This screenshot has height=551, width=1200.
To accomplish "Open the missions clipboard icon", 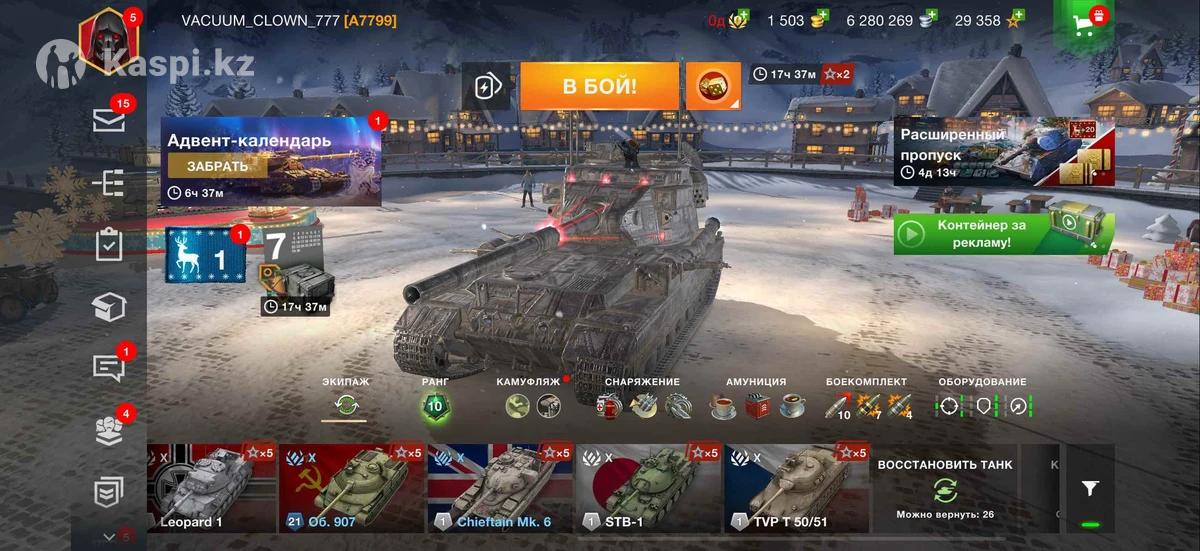I will 109,245.
